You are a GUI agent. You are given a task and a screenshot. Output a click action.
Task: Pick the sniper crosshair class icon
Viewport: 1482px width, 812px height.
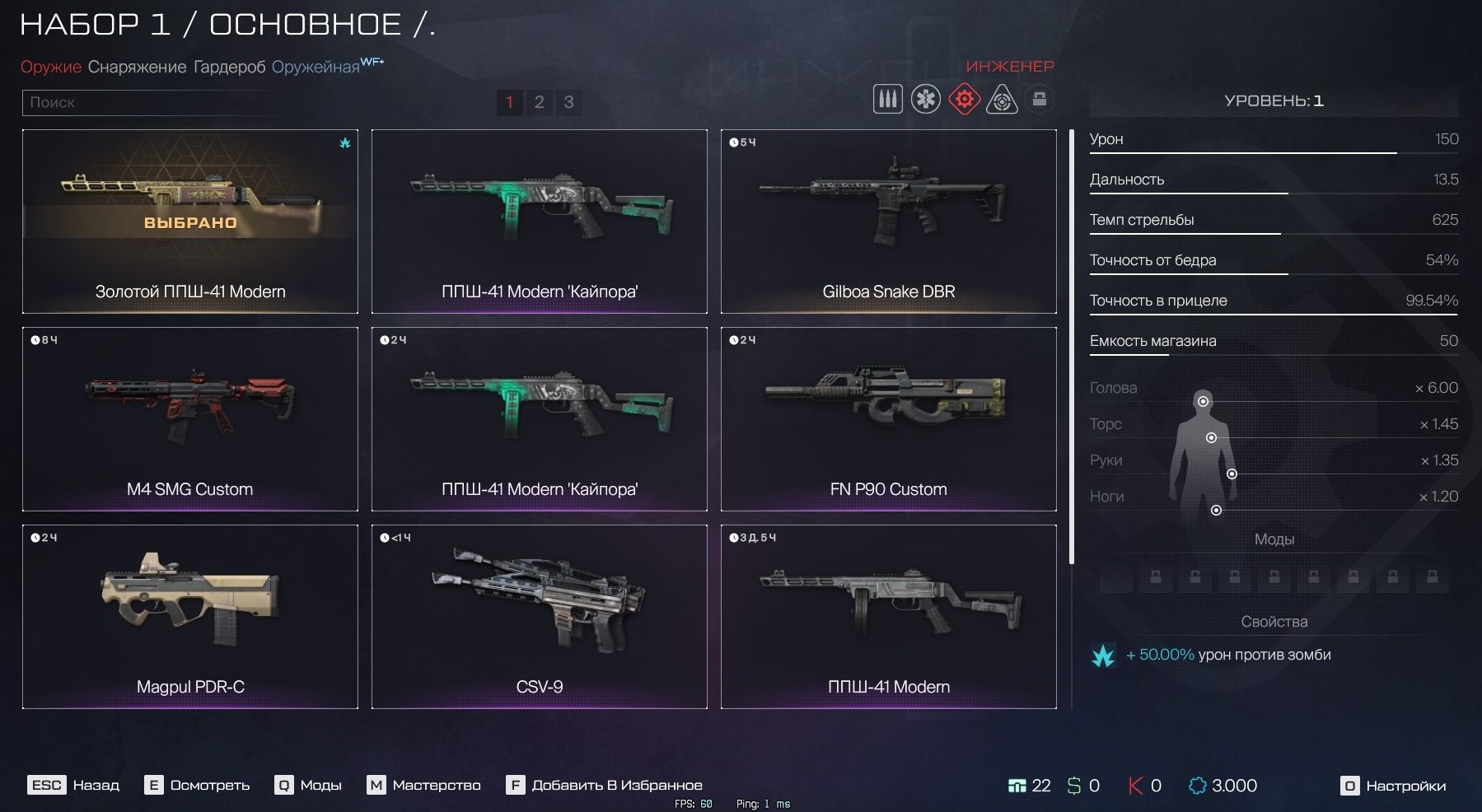(1002, 100)
